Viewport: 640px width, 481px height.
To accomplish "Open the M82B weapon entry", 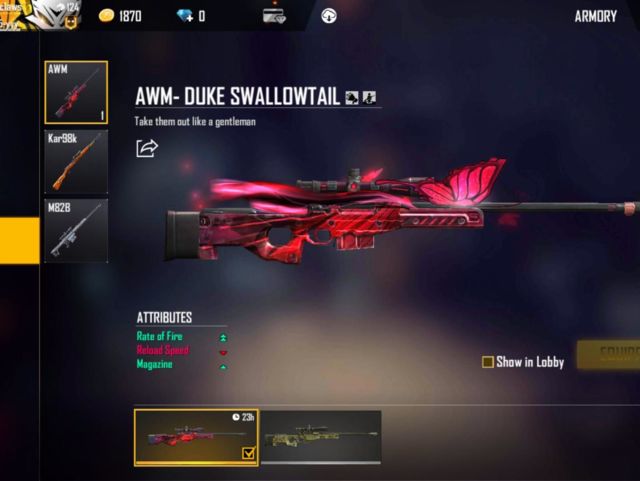I will (x=75, y=230).
